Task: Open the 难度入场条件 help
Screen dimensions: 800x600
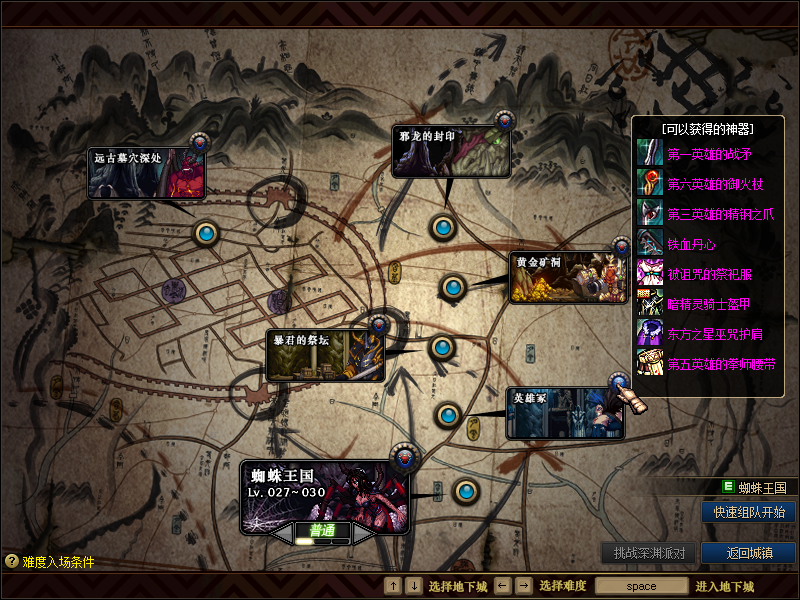Action: point(50,562)
